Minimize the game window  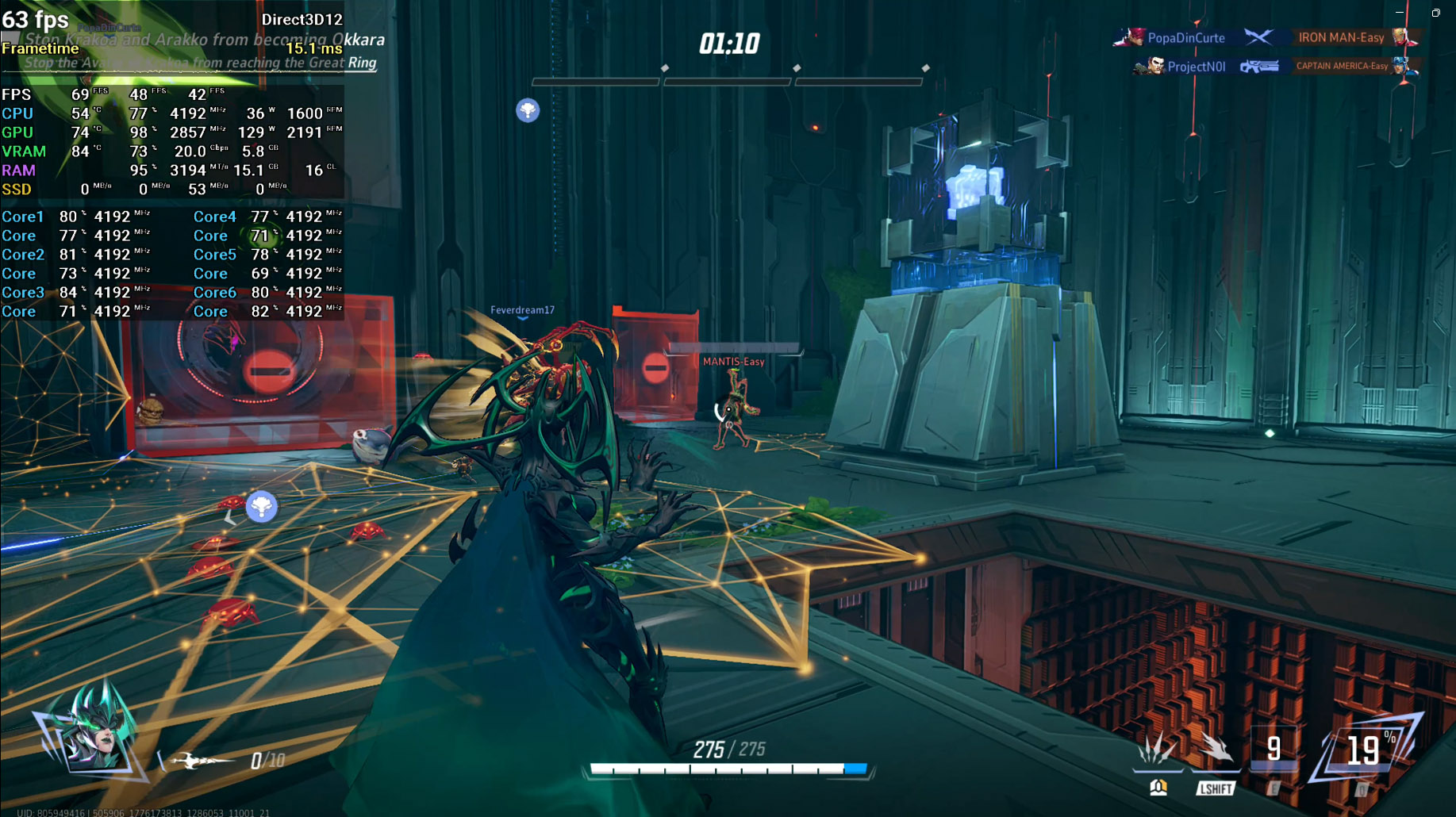point(1400,13)
